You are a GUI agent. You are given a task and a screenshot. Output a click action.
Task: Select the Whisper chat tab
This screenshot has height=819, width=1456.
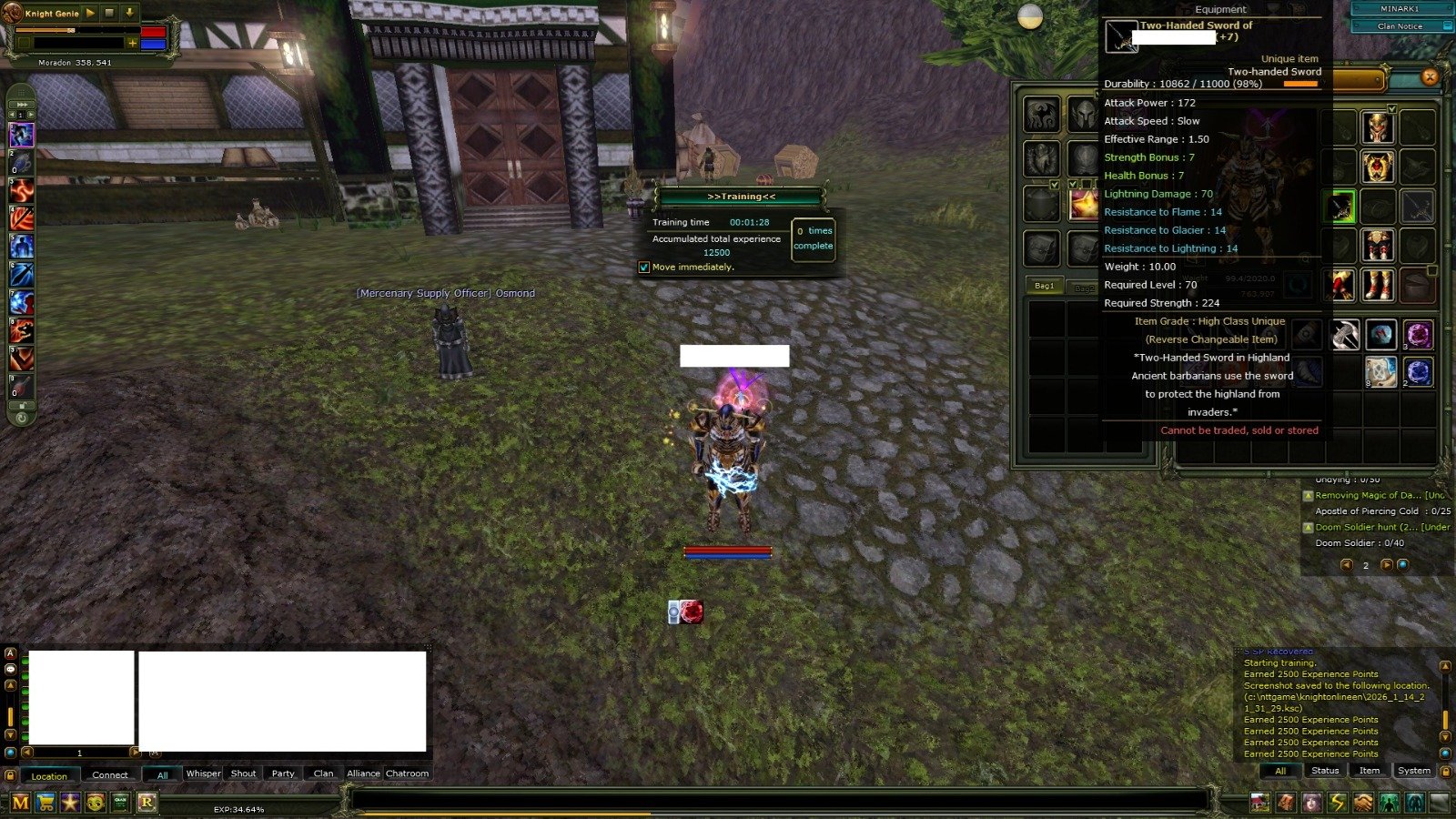click(204, 773)
